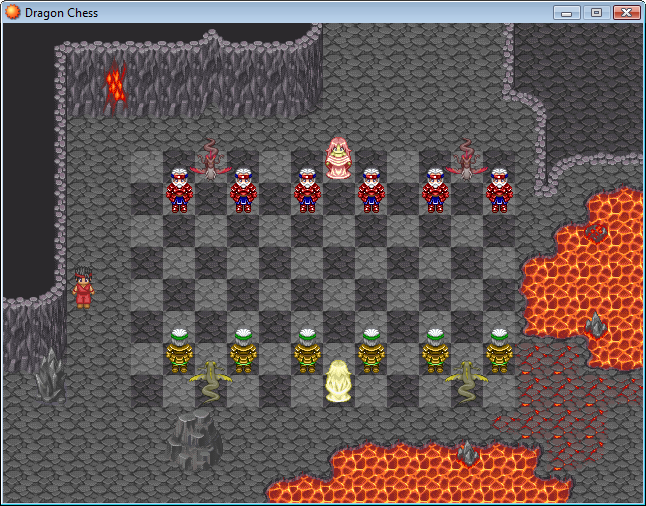Select the pink-haired queen chess piece
Viewport: 646px width, 506px height.
(339, 158)
